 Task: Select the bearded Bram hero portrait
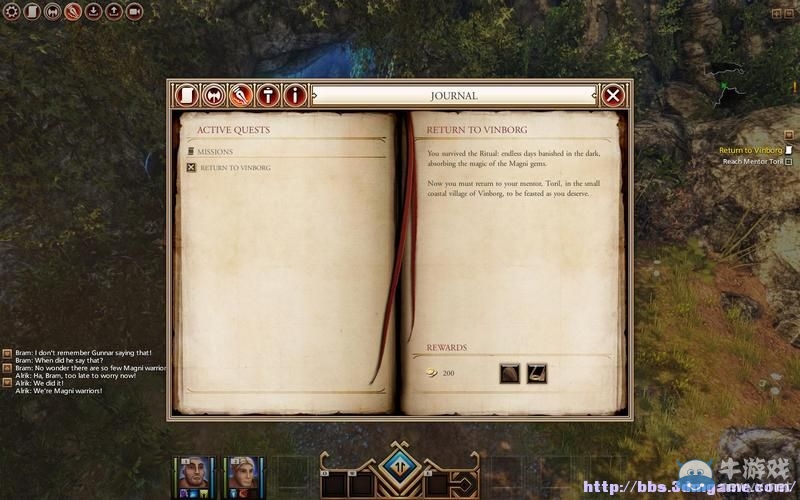click(x=193, y=473)
